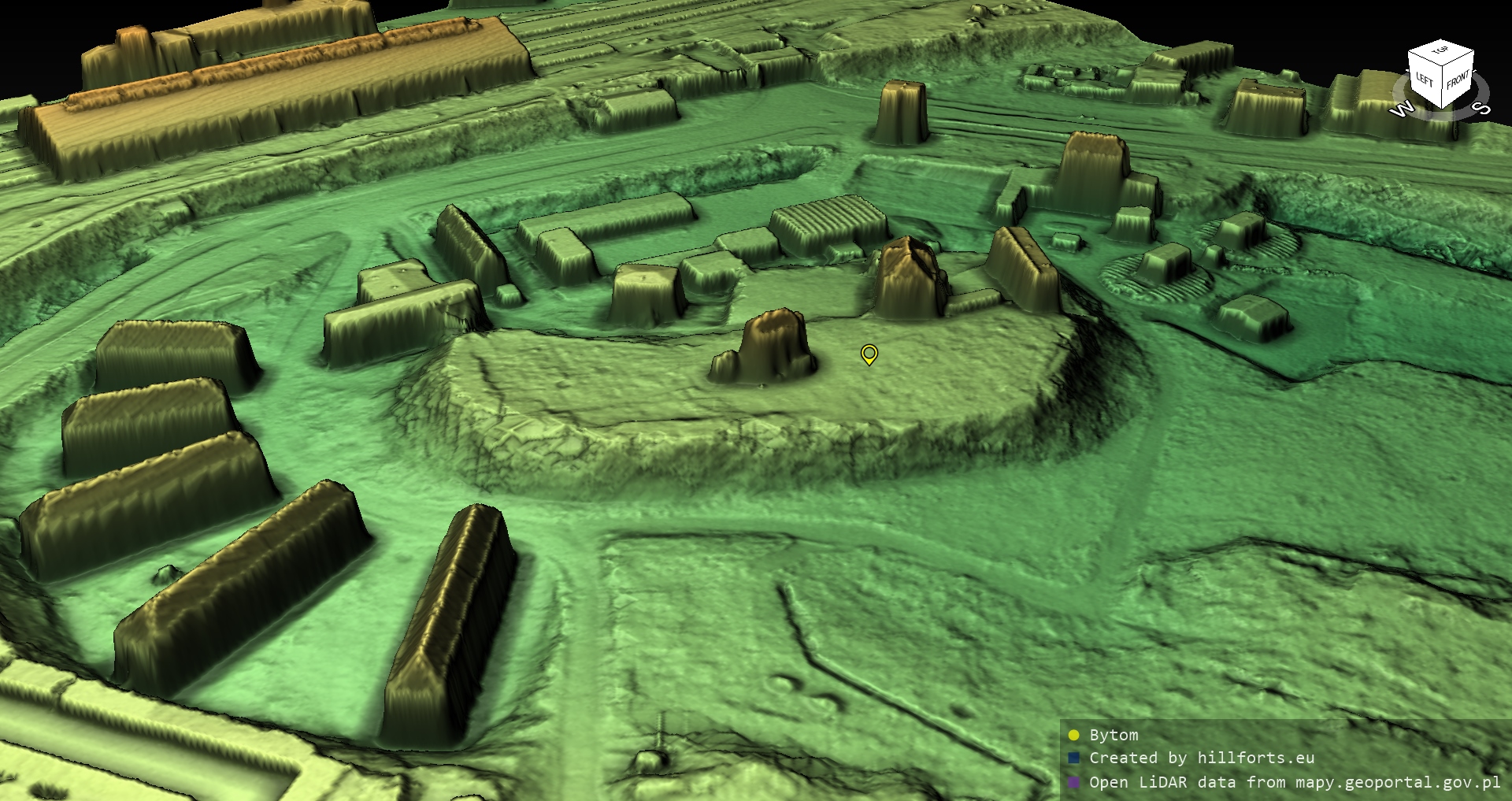The height and width of the screenshot is (801, 1512).
Task: Choose the FRONT face of the navigation cube
Action: click(1457, 81)
